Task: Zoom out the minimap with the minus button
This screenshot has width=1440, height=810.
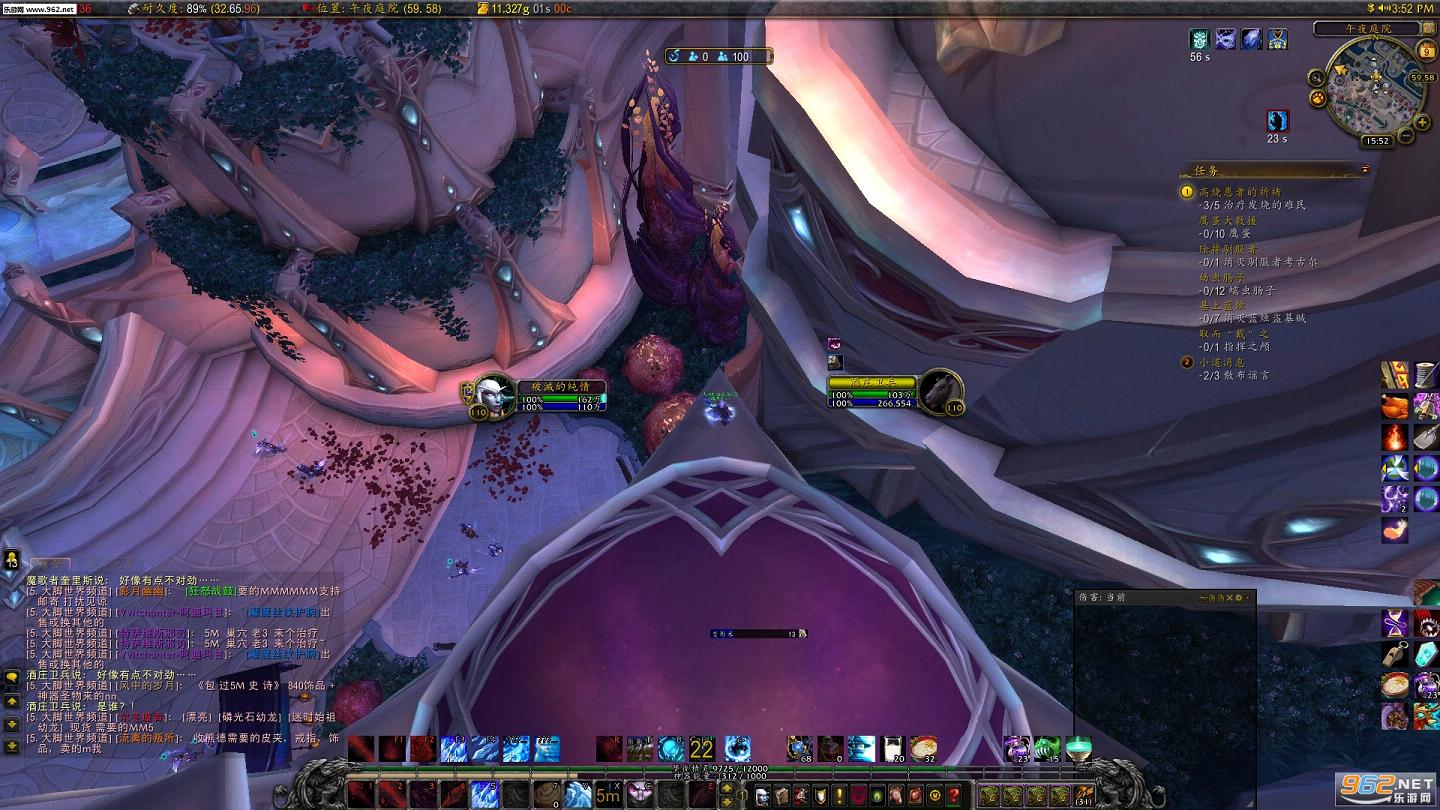Action: click(x=1405, y=135)
